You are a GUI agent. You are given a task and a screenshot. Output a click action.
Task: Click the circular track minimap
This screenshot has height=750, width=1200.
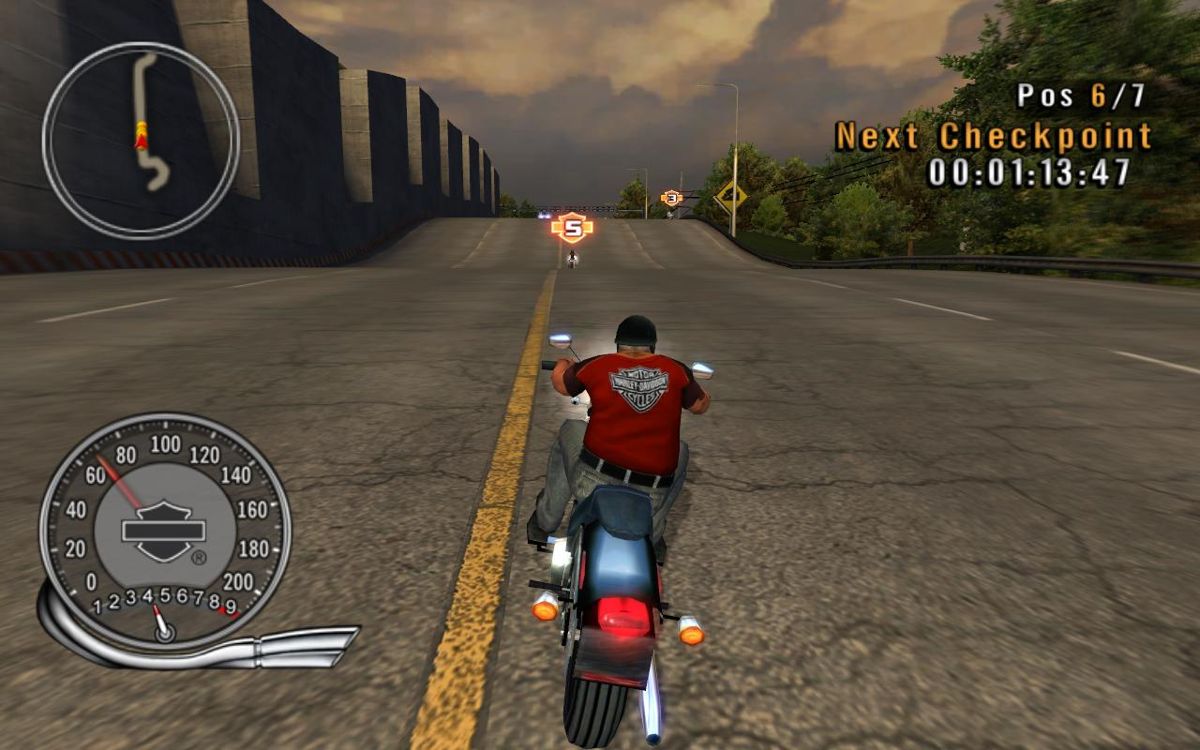click(141, 140)
